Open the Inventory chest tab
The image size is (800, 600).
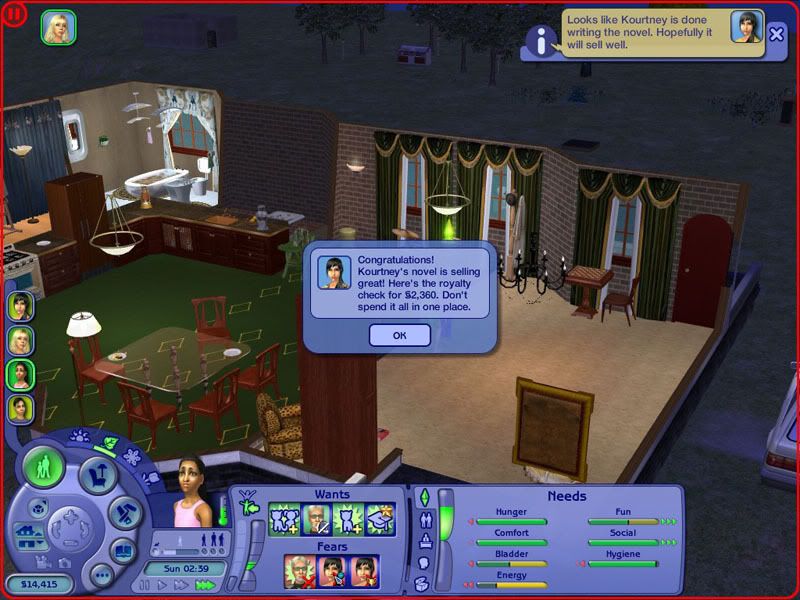pyautogui.click(x=422, y=582)
